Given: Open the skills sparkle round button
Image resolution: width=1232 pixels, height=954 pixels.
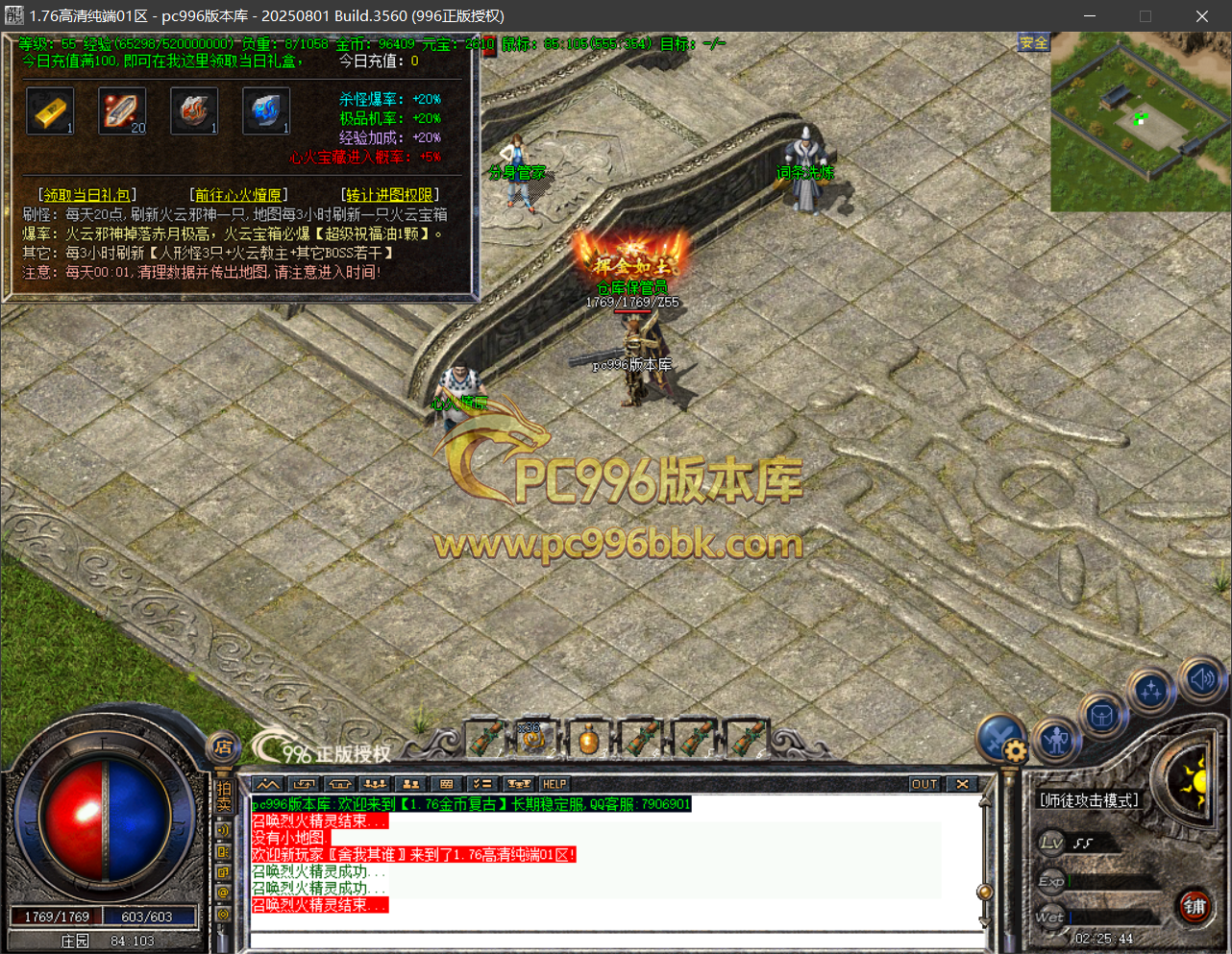Looking at the screenshot, I should pos(1150,690).
